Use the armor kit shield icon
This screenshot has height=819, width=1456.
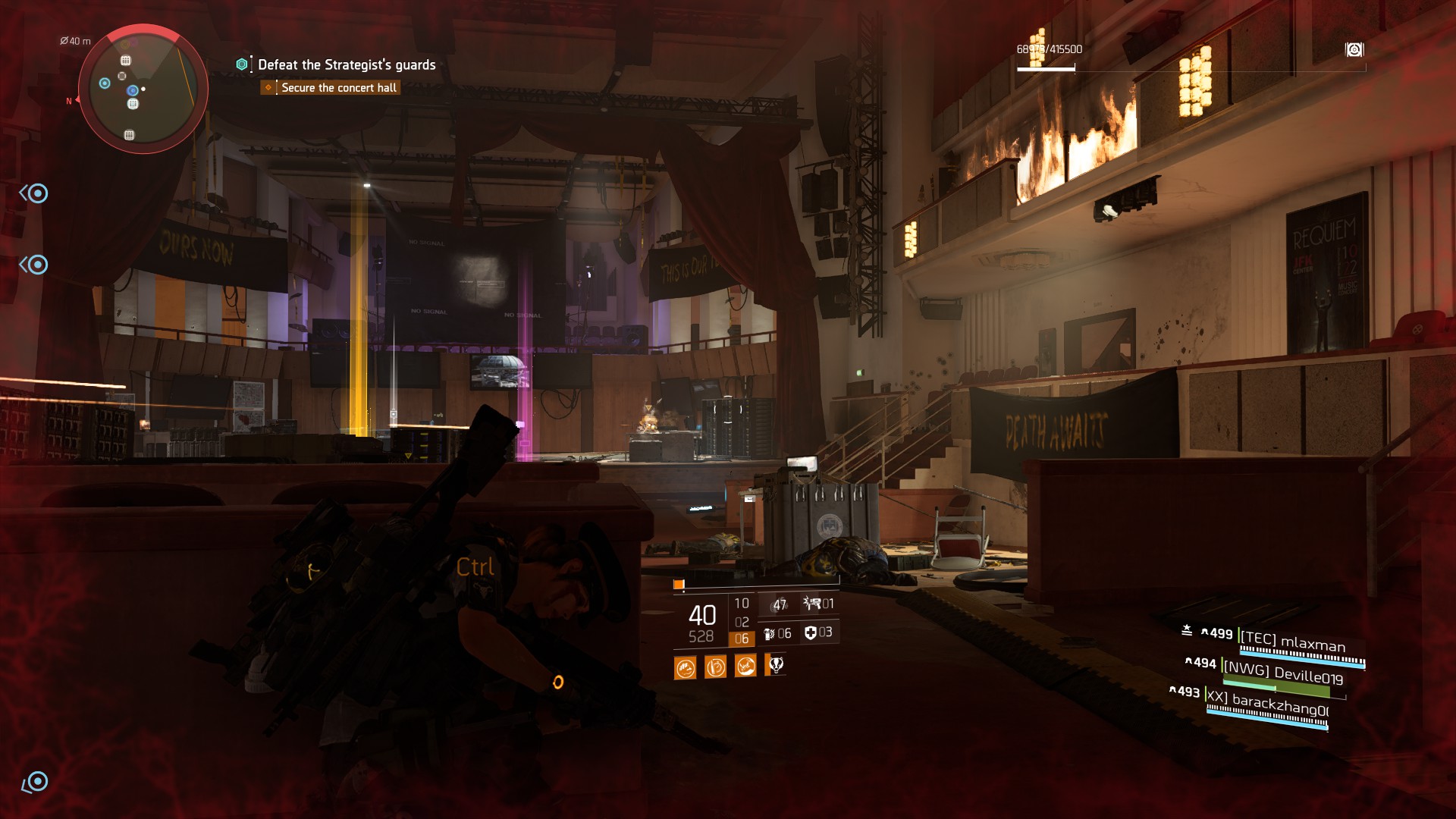click(818, 632)
